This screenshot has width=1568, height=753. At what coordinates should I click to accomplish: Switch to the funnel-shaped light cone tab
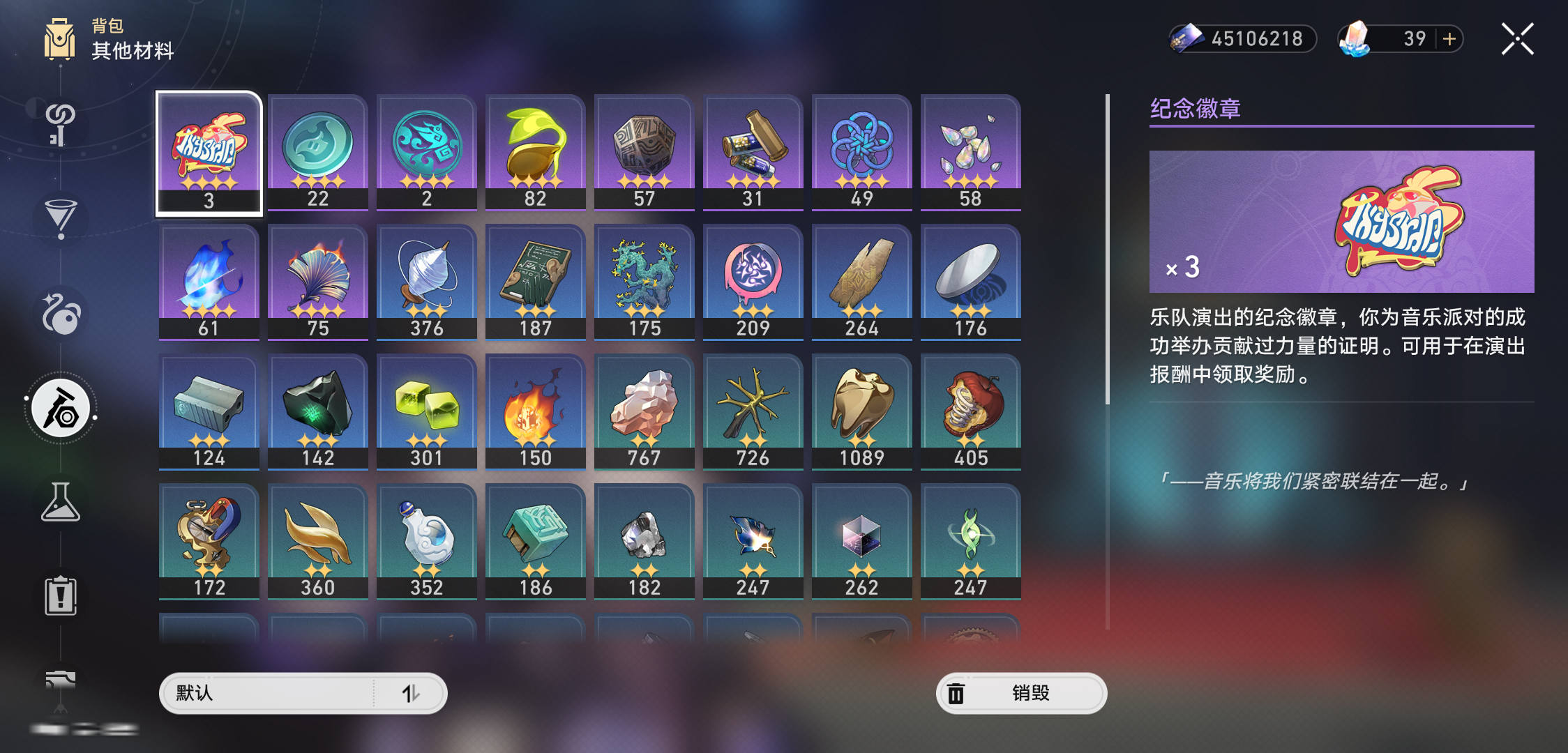tap(61, 218)
